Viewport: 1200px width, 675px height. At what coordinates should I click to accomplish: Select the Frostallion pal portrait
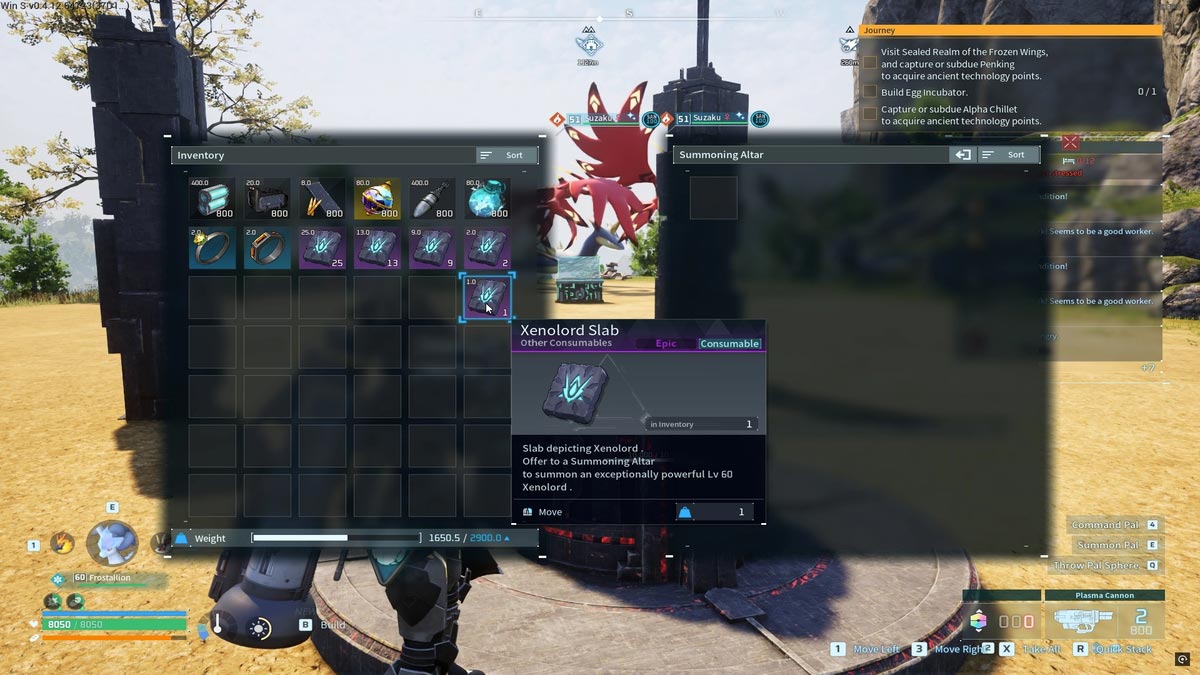click(110, 543)
